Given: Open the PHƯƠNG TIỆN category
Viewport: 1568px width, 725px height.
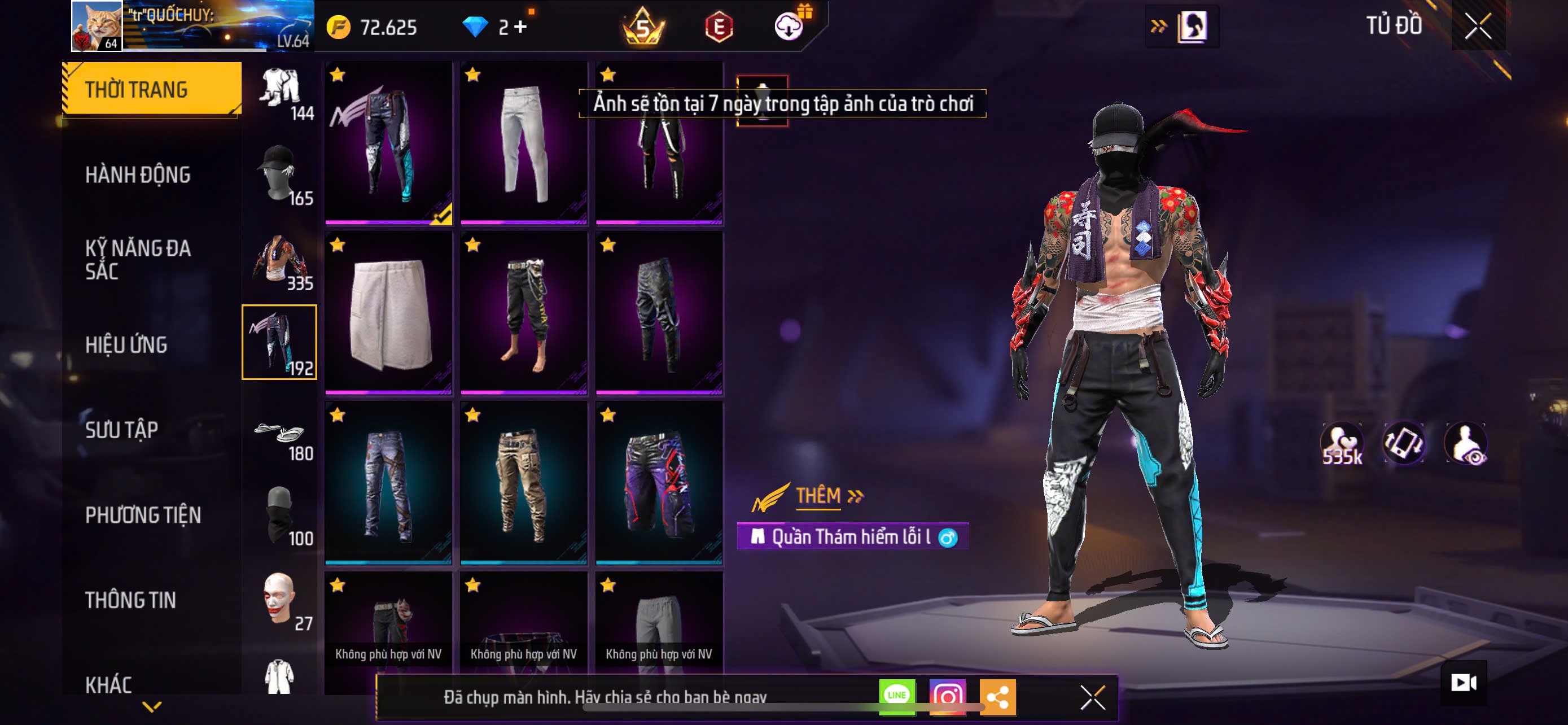Looking at the screenshot, I should (142, 515).
